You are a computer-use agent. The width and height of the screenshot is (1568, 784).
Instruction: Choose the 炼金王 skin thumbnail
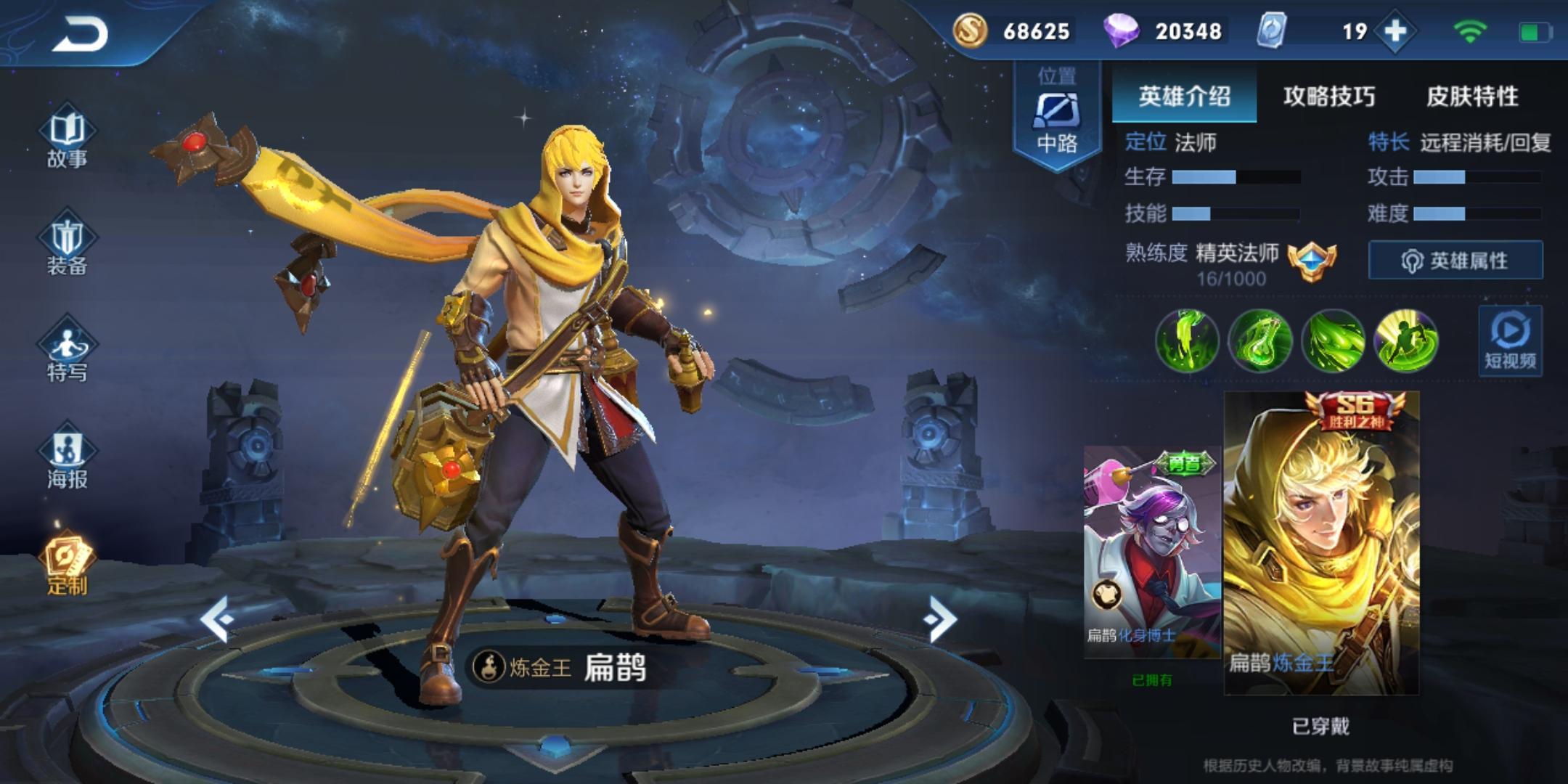[x=1321, y=543]
